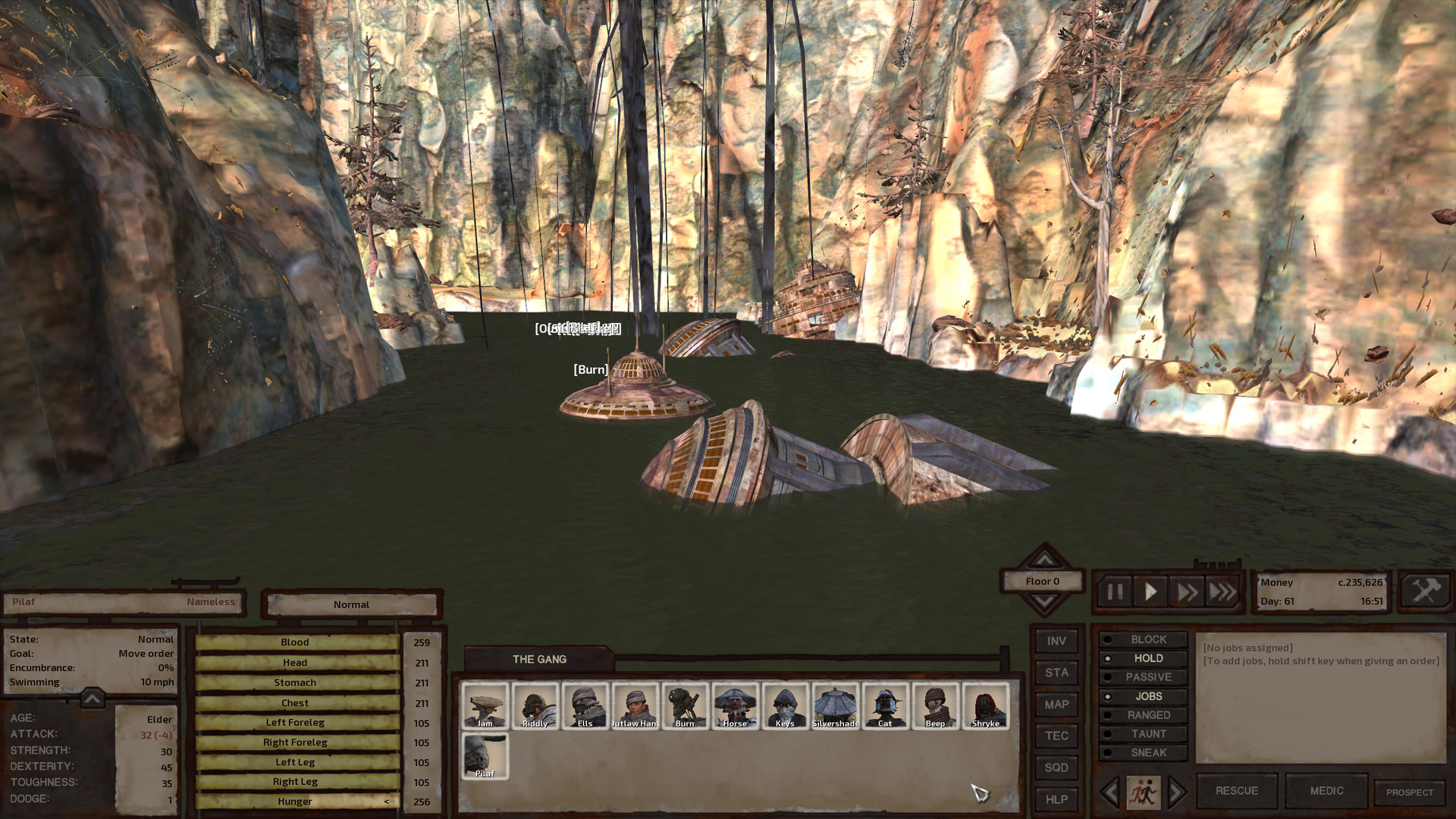Open the STA stats panel
Screen dimensions: 1456x819
tap(1056, 673)
